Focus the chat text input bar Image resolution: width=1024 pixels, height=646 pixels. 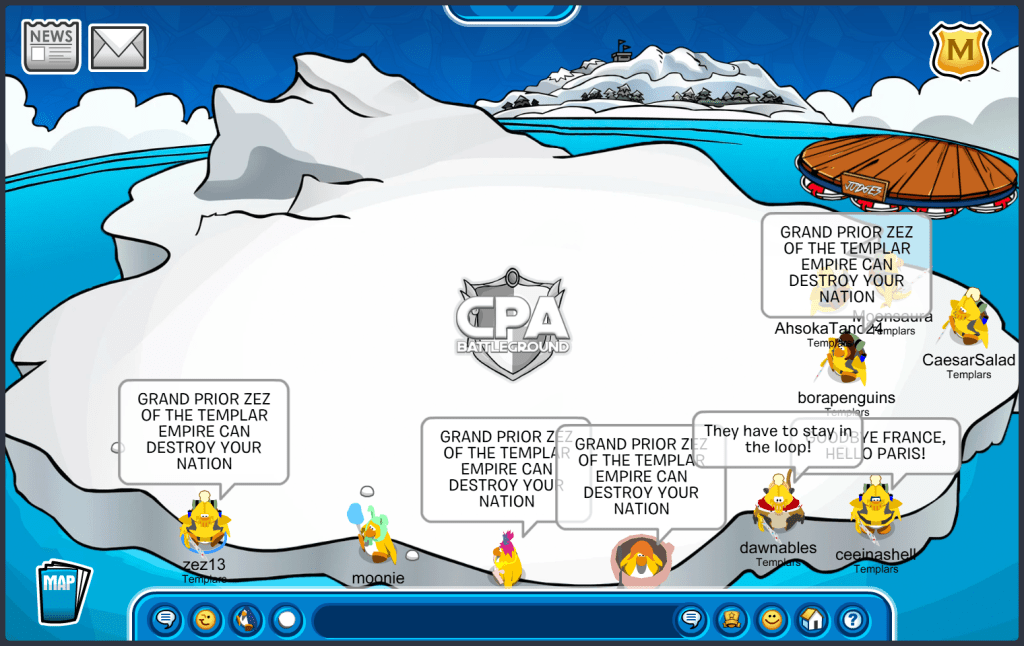tap(490, 621)
